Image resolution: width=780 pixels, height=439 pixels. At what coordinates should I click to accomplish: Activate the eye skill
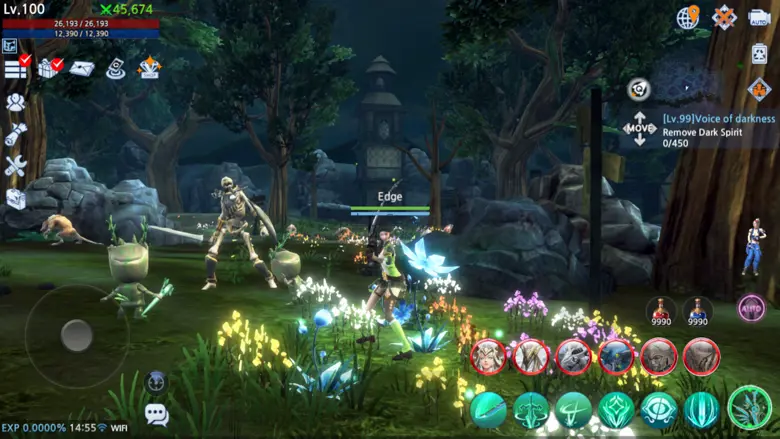660,410
